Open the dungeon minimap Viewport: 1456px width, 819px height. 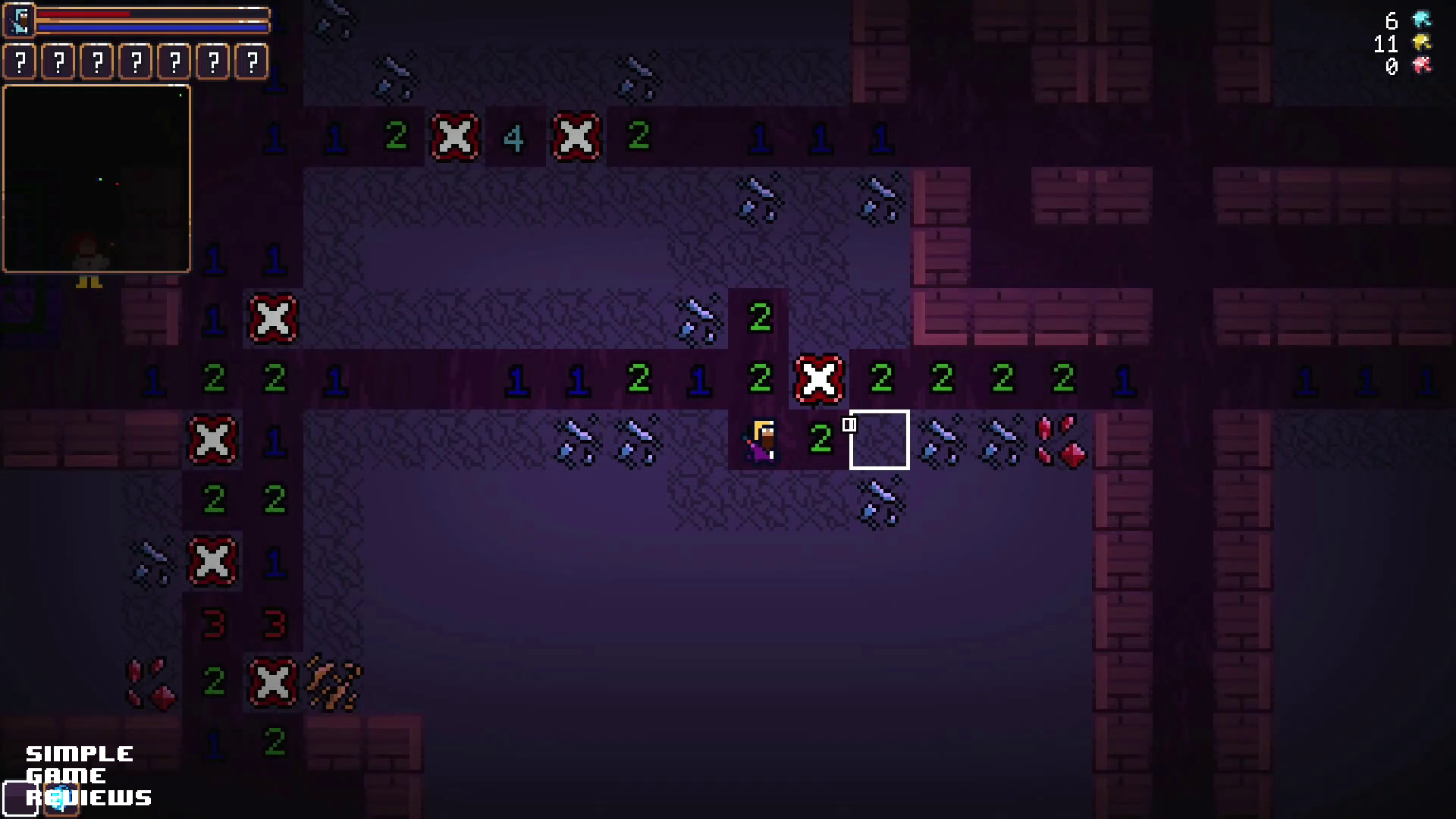click(x=97, y=179)
